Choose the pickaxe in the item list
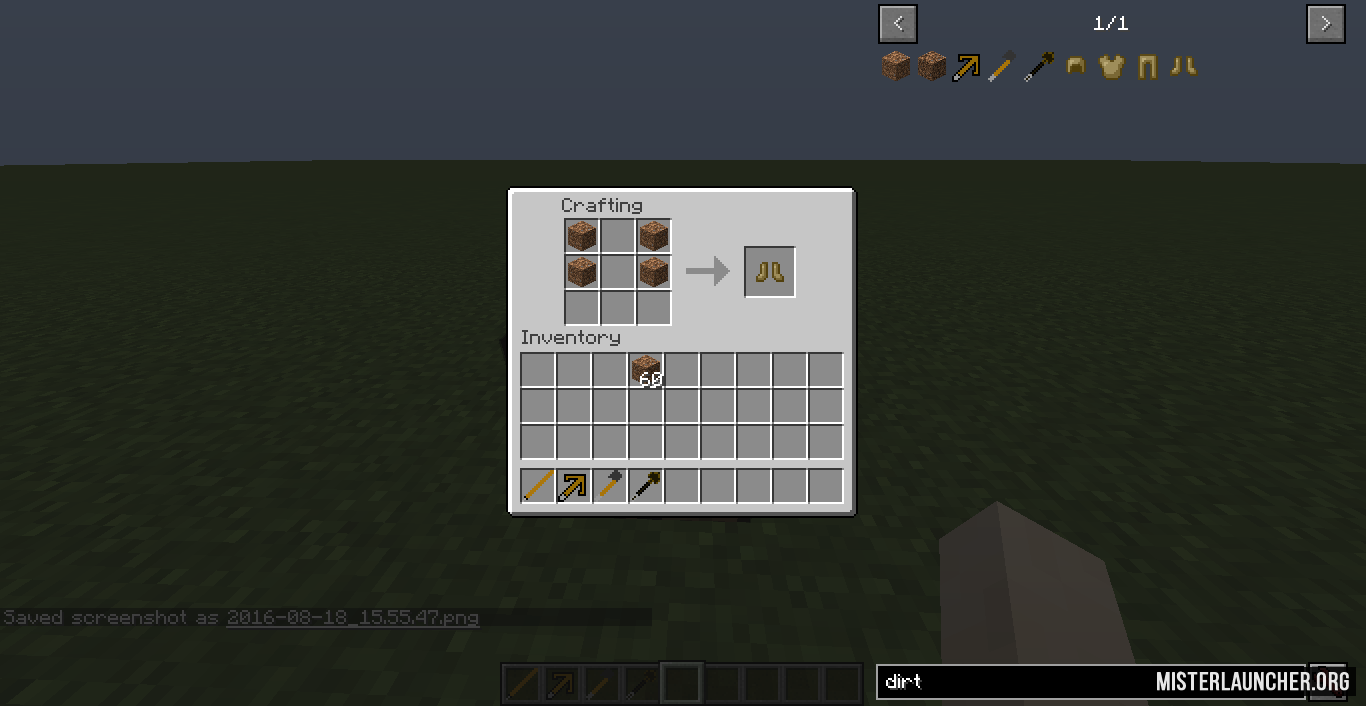The image size is (1366, 706). 968,67
